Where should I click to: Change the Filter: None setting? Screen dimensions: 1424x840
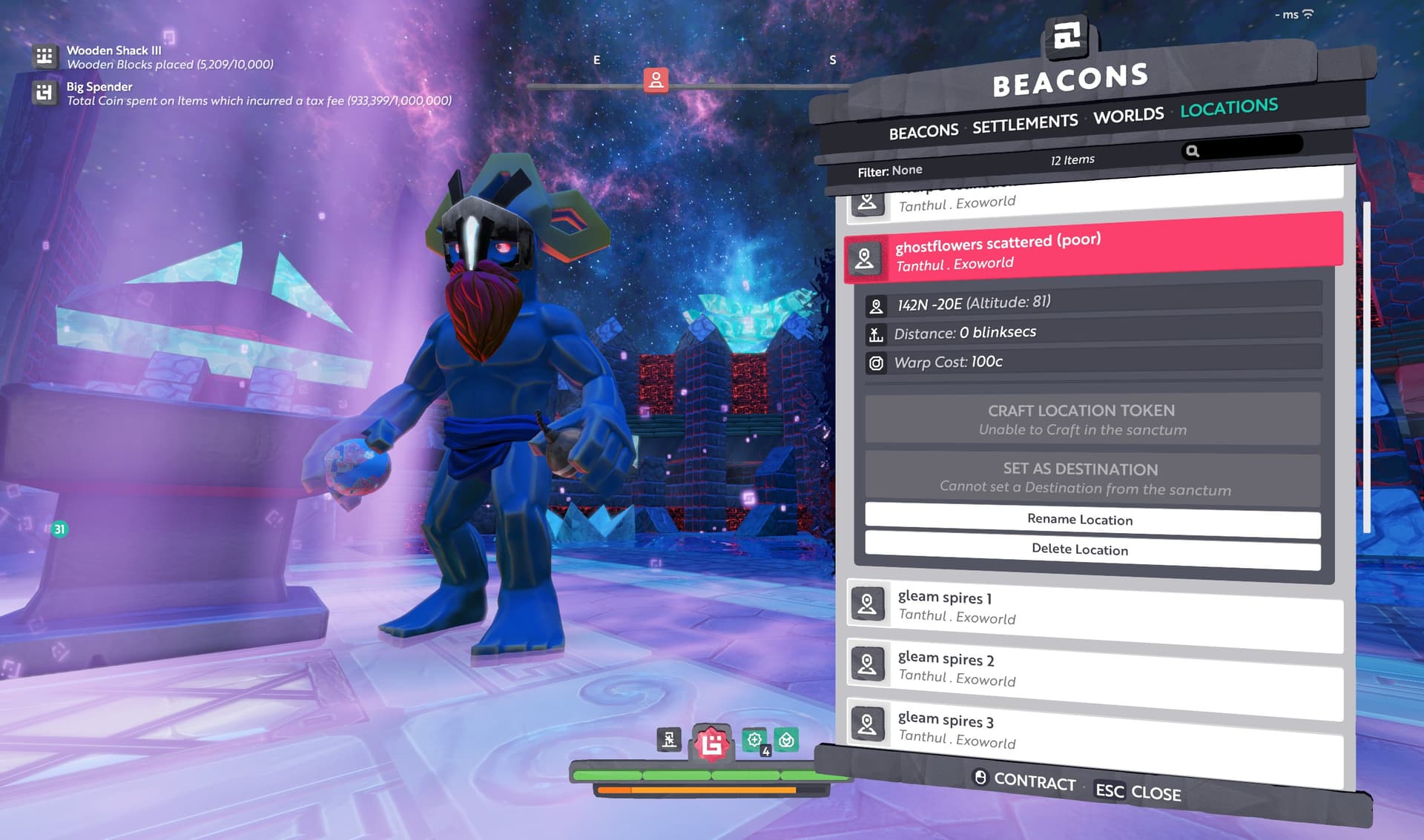(890, 171)
